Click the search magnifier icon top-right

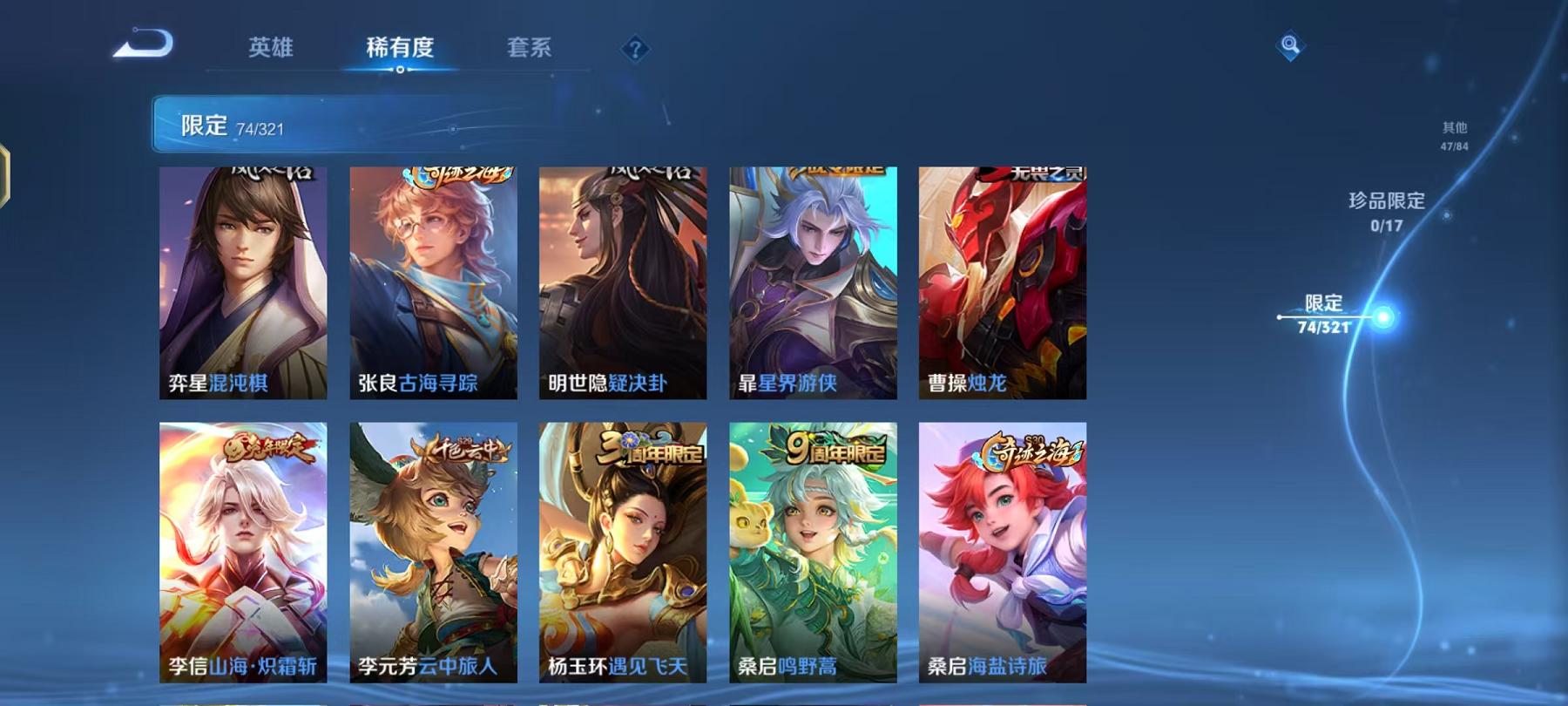(x=1290, y=45)
